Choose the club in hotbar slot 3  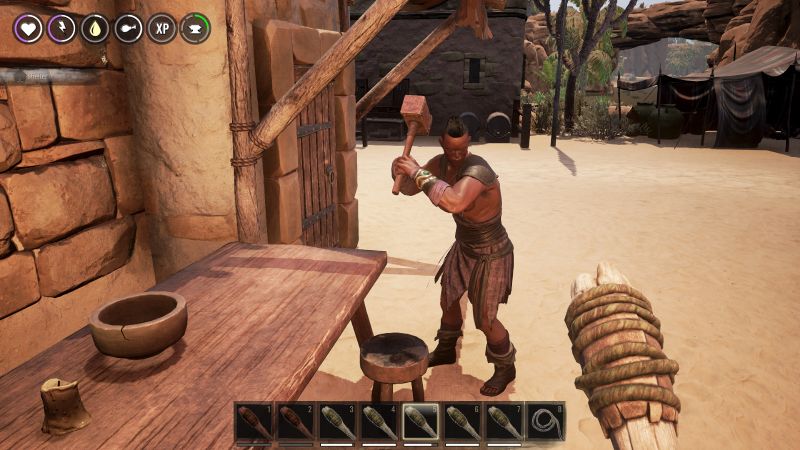337,422
